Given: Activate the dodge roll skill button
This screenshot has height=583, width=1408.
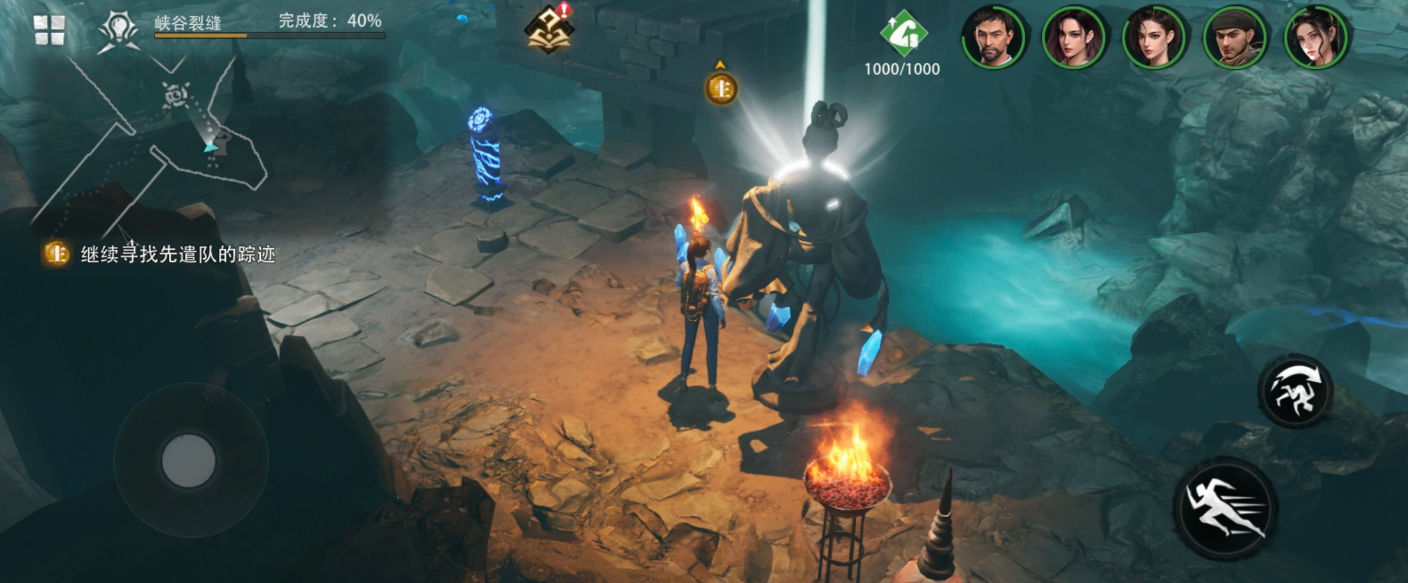Looking at the screenshot, I should (1295, 390).
